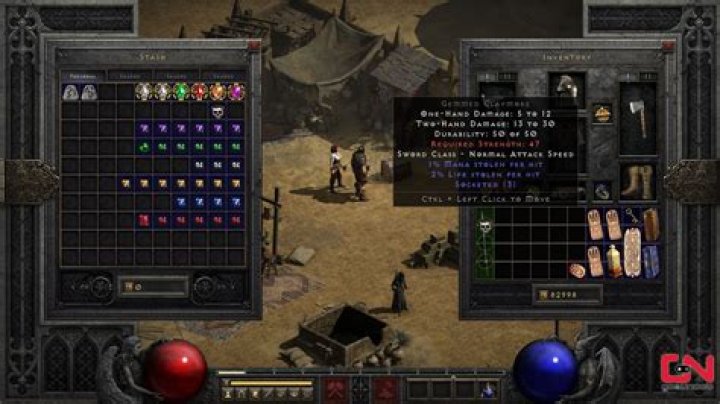This screenshot has width=720, height=404.
Task: Open the Personal stash tab
Action: click(83, 75)
